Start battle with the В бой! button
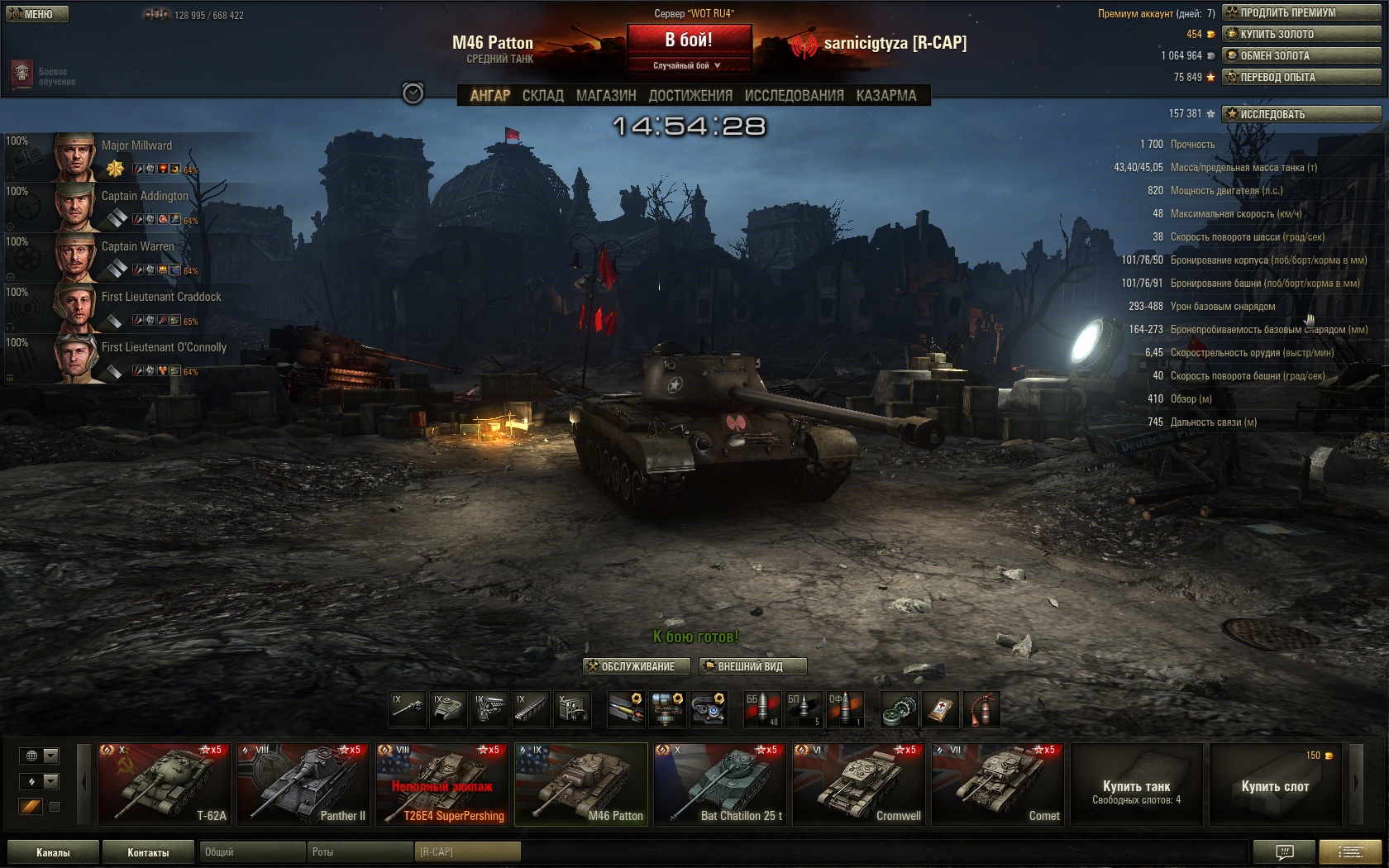The width and height of the screenshot is (1389, 868). 689,40
